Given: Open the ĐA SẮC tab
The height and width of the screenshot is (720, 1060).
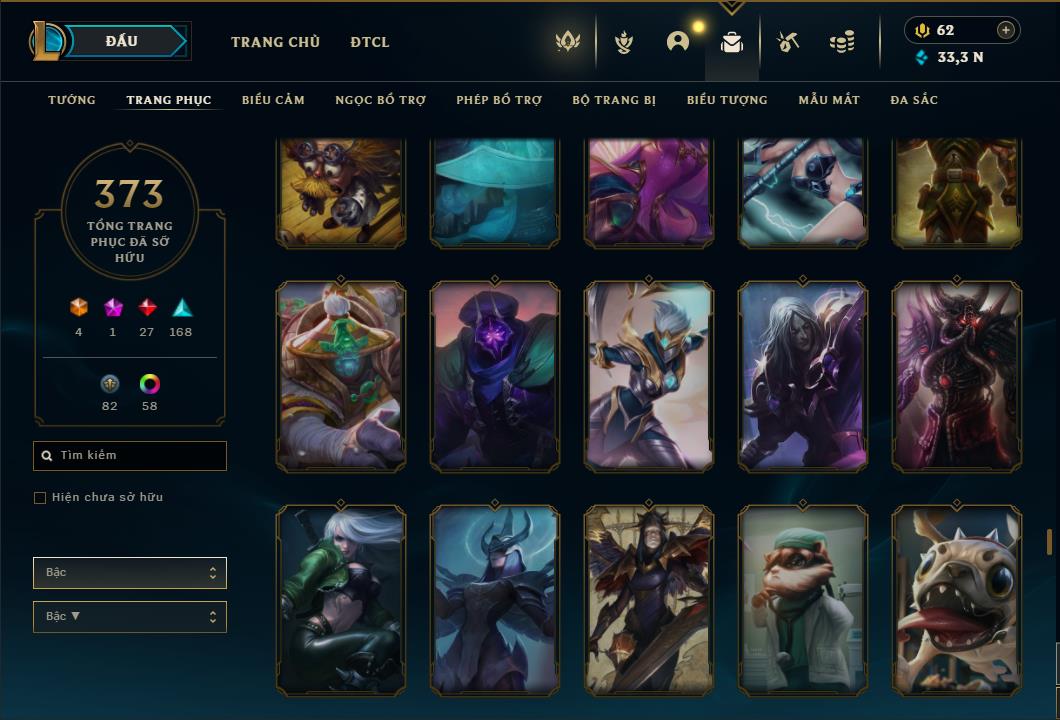Looking at the screenshot, I should [914, 100].
